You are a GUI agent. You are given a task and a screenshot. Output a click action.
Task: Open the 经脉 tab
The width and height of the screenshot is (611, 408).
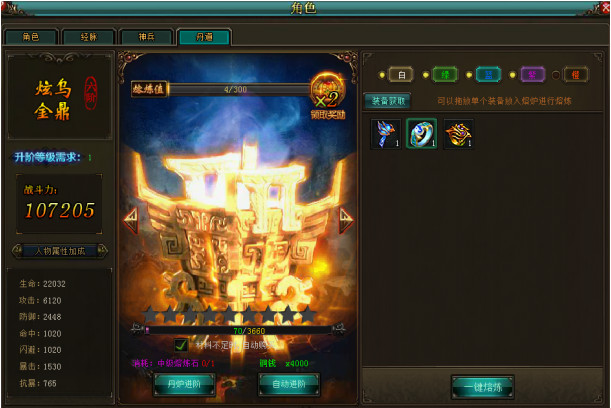pyautogui.click(x=88, y=37)
